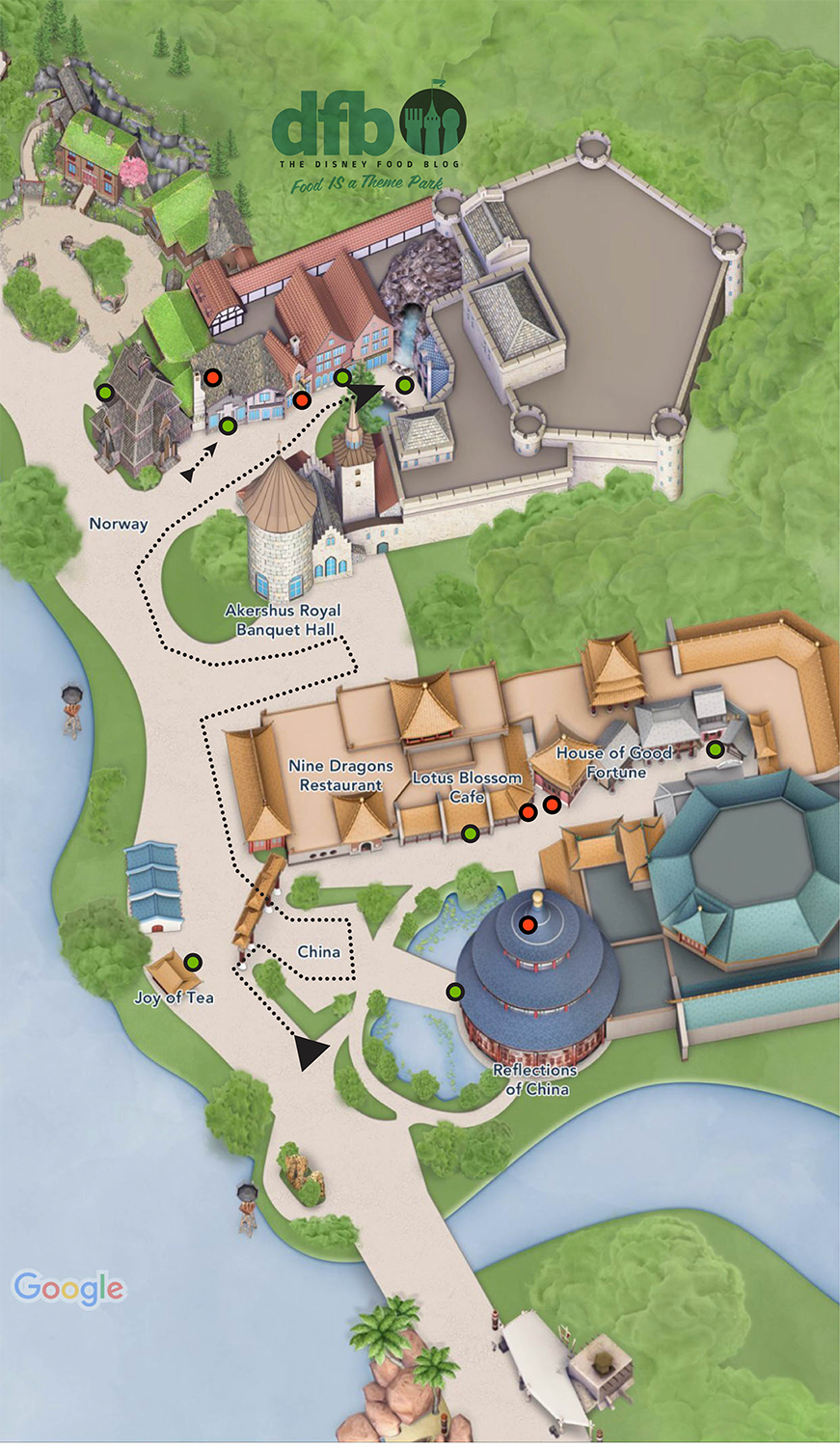Screen dimensions: 840x1447
Task: Open the Akershus Royal Banquet Hall label
Action: pos(284,620)
